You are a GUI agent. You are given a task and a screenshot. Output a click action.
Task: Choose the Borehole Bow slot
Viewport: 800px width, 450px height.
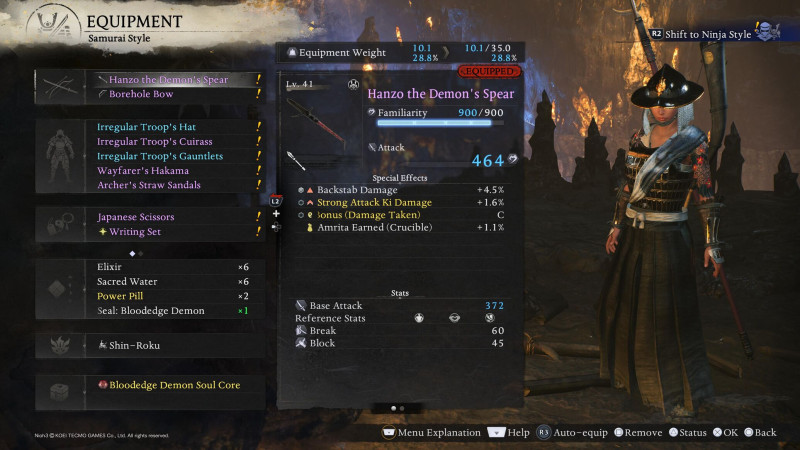tap(139, 94)
